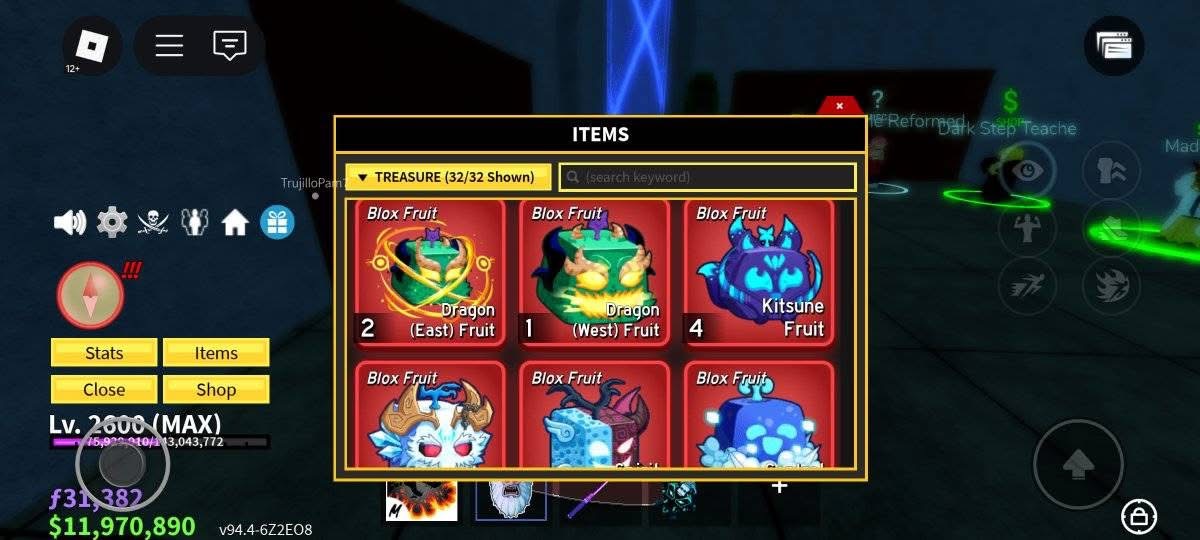This screenshot has height=540, width=1200.
Task: Click the yellow Close button
Action: [x=104, y=389]
